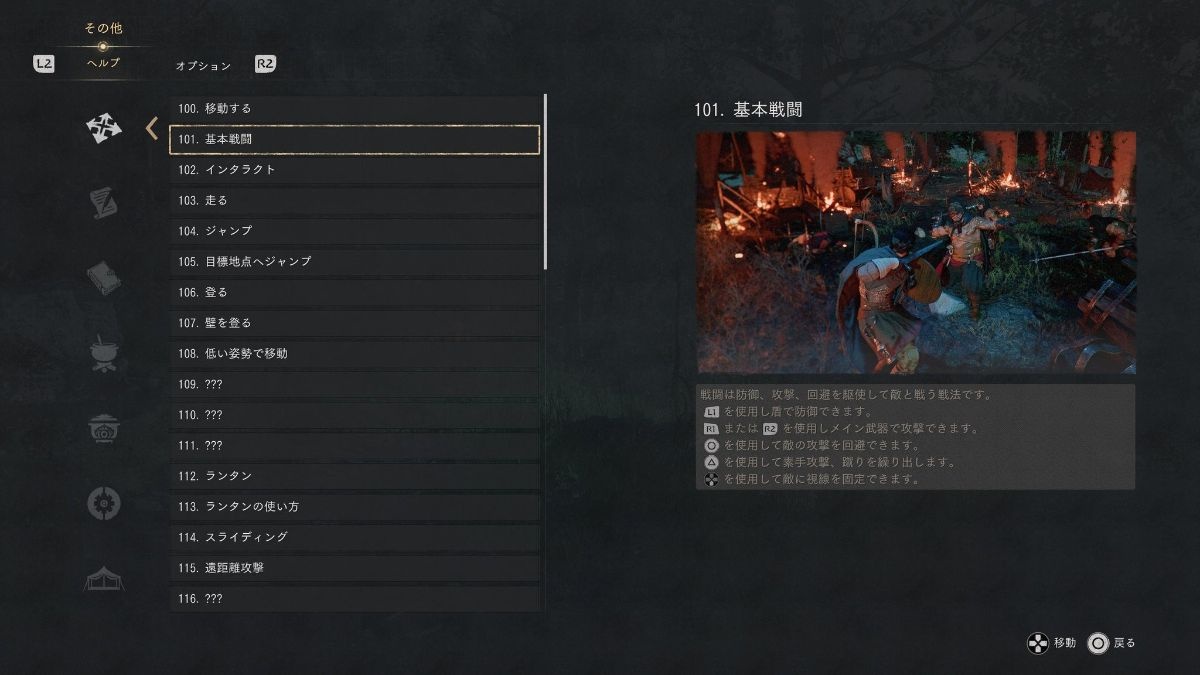Screen dimensions: 1200x675
Task: Show the 115. 遠距離攻撃 entry
Action: [x=354, y=568]
